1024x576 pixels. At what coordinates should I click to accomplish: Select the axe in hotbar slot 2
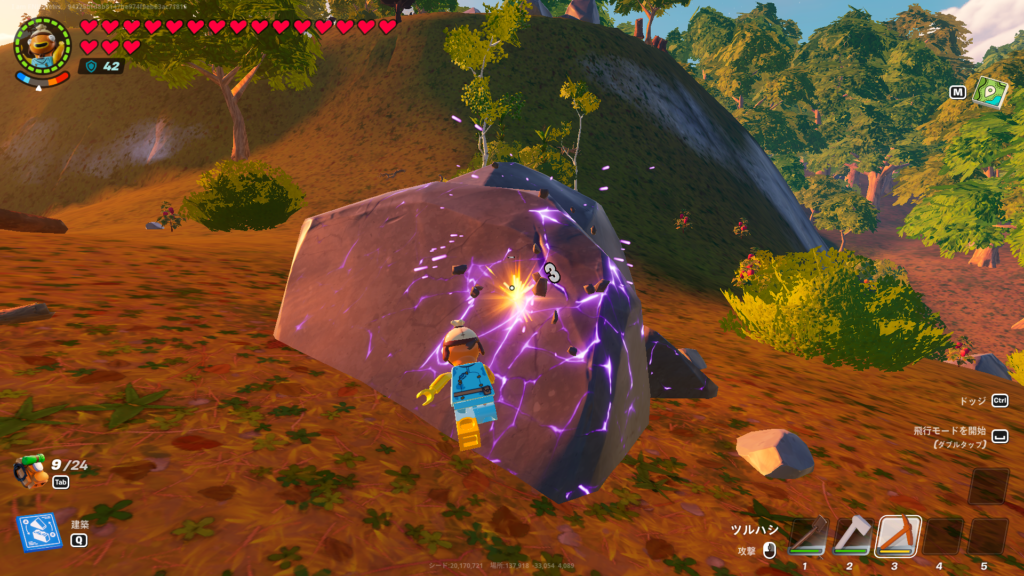pos(853,536)
